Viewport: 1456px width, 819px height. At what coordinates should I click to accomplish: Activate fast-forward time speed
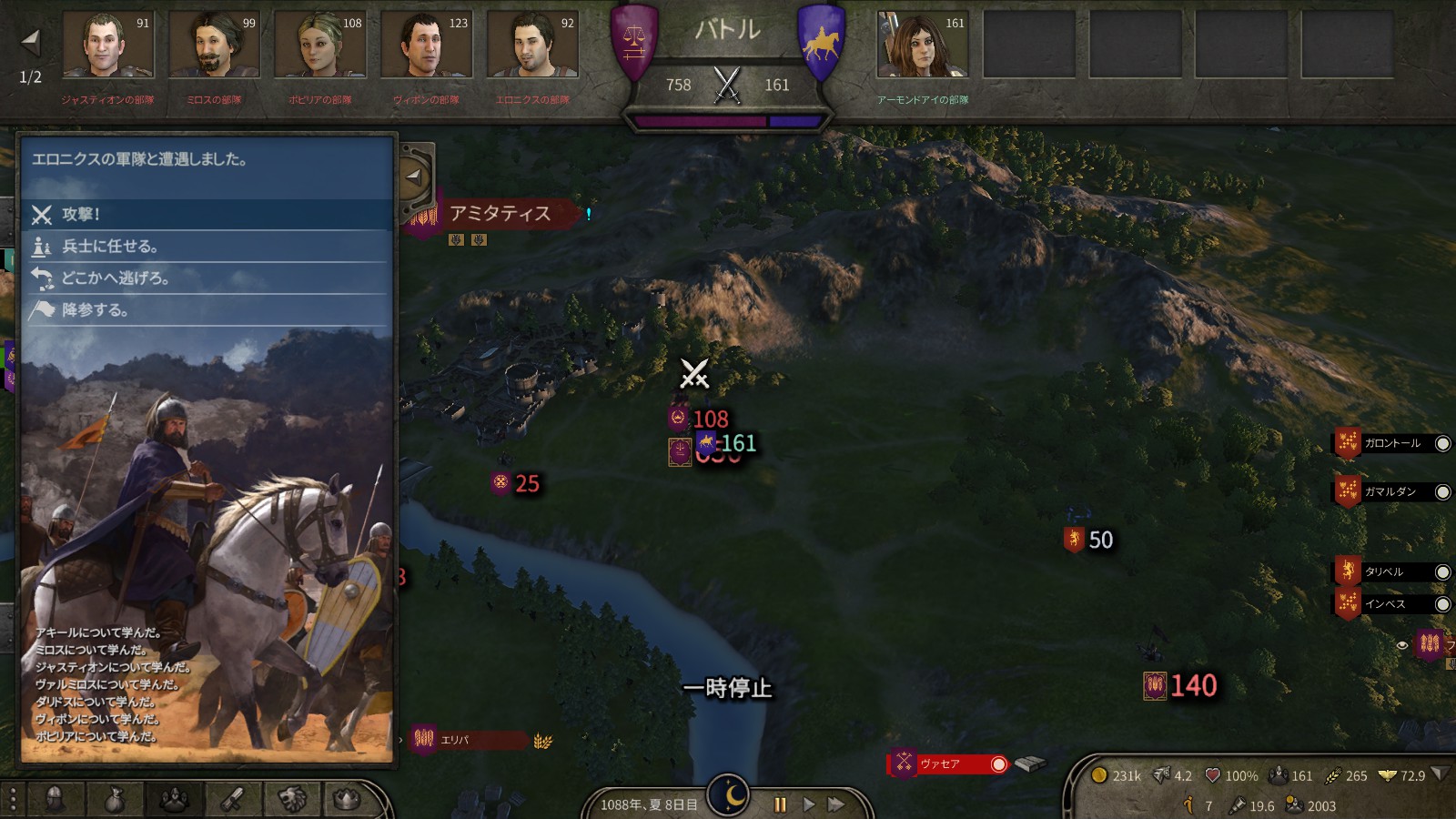click(835, 804)
